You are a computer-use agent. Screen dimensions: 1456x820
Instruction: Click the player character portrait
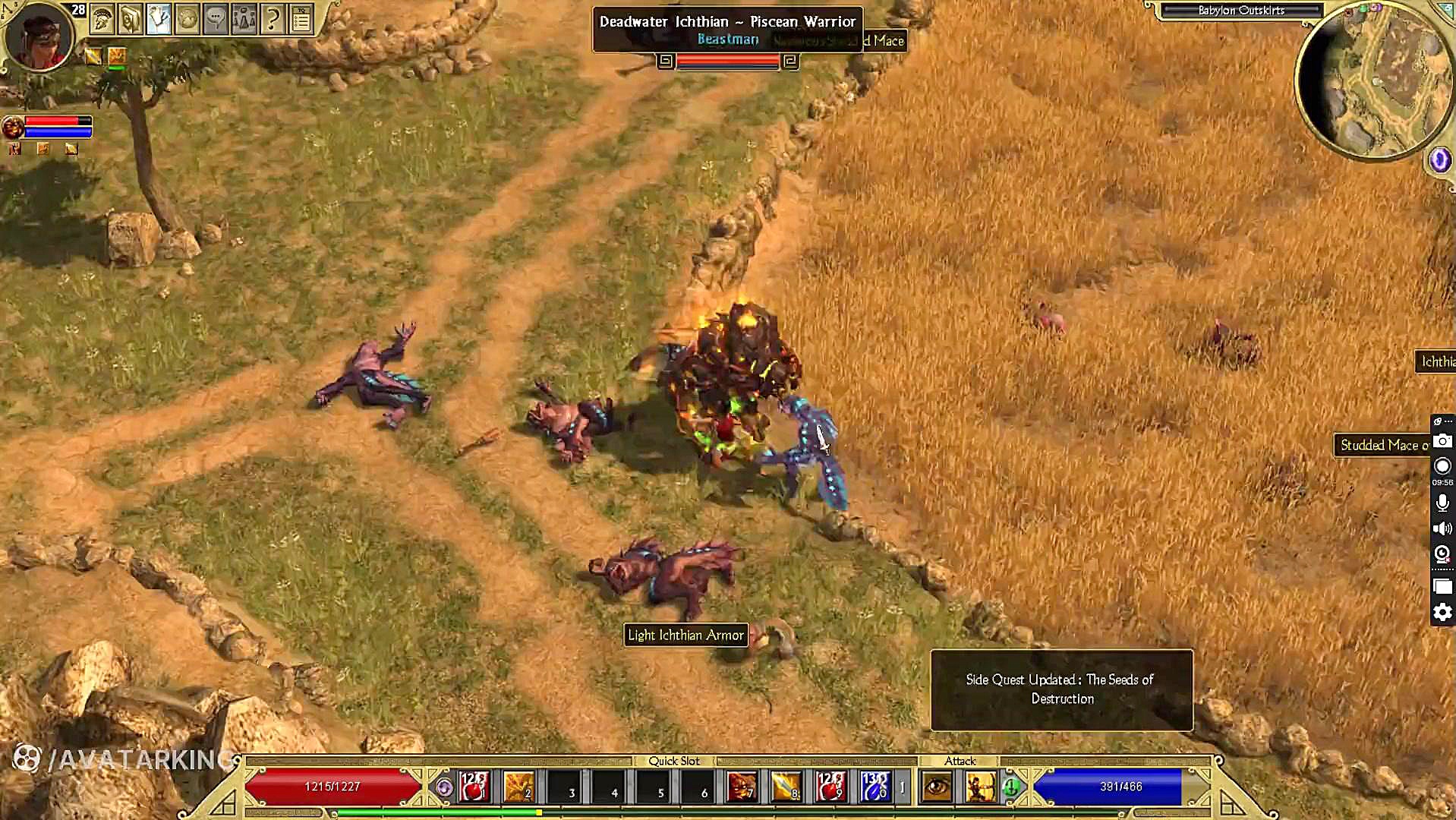pyautogui.click(x=38, y=36)
